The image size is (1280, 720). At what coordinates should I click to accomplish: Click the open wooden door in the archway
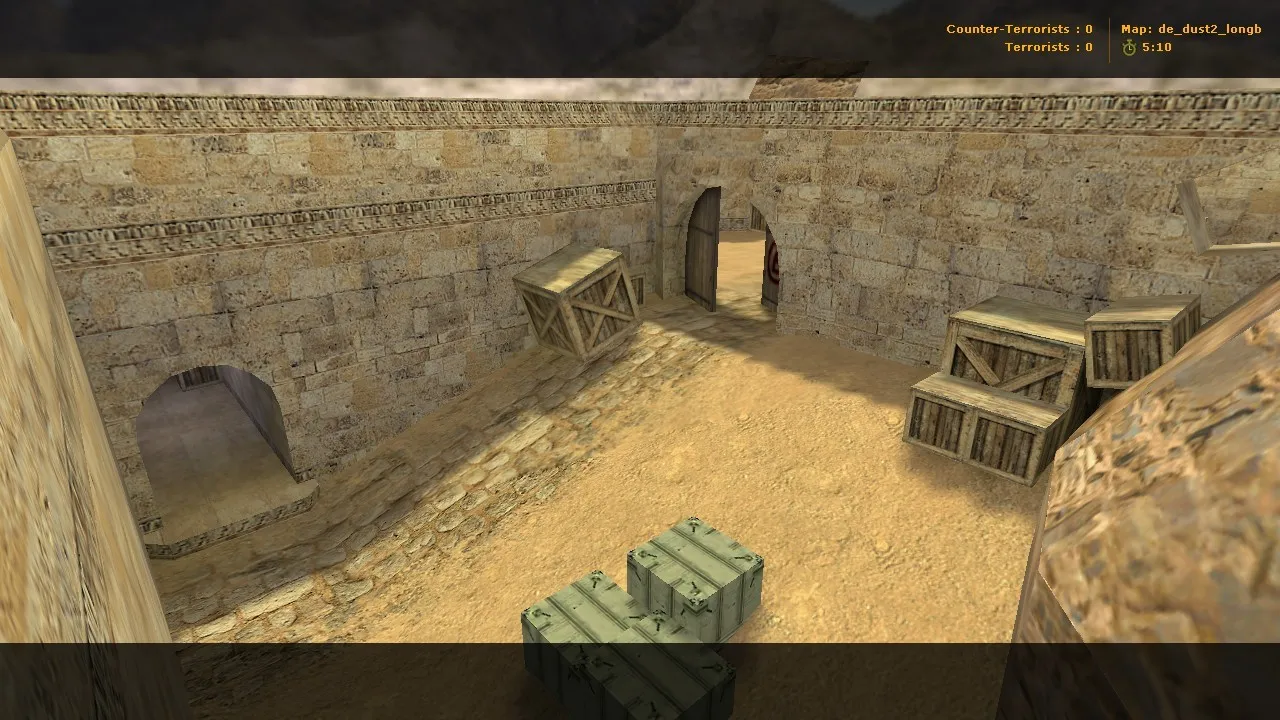click(x=700, y=255)
